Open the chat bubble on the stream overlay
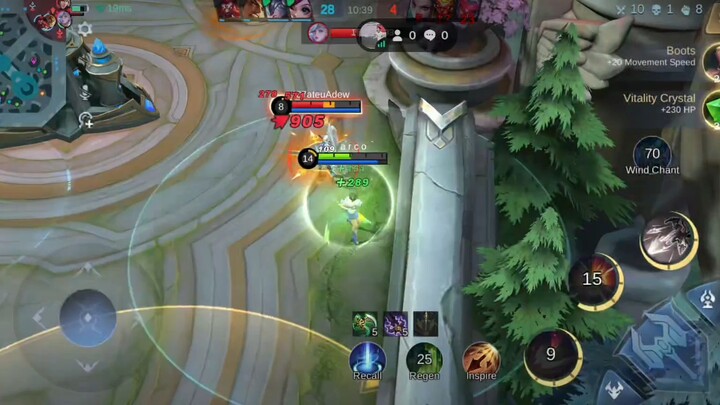Viewport: 720px width, 405px height. click(x=431, y=35)
